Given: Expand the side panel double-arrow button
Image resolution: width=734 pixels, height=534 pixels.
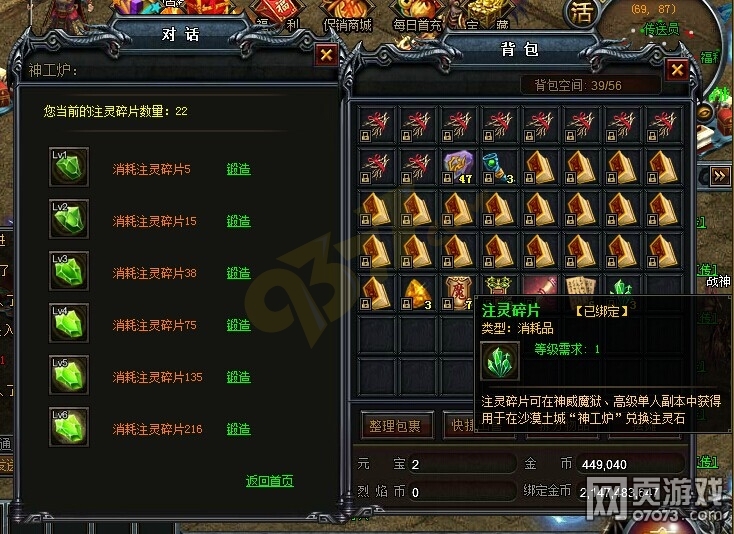Looking at the screenshot, I should [720, 175].
